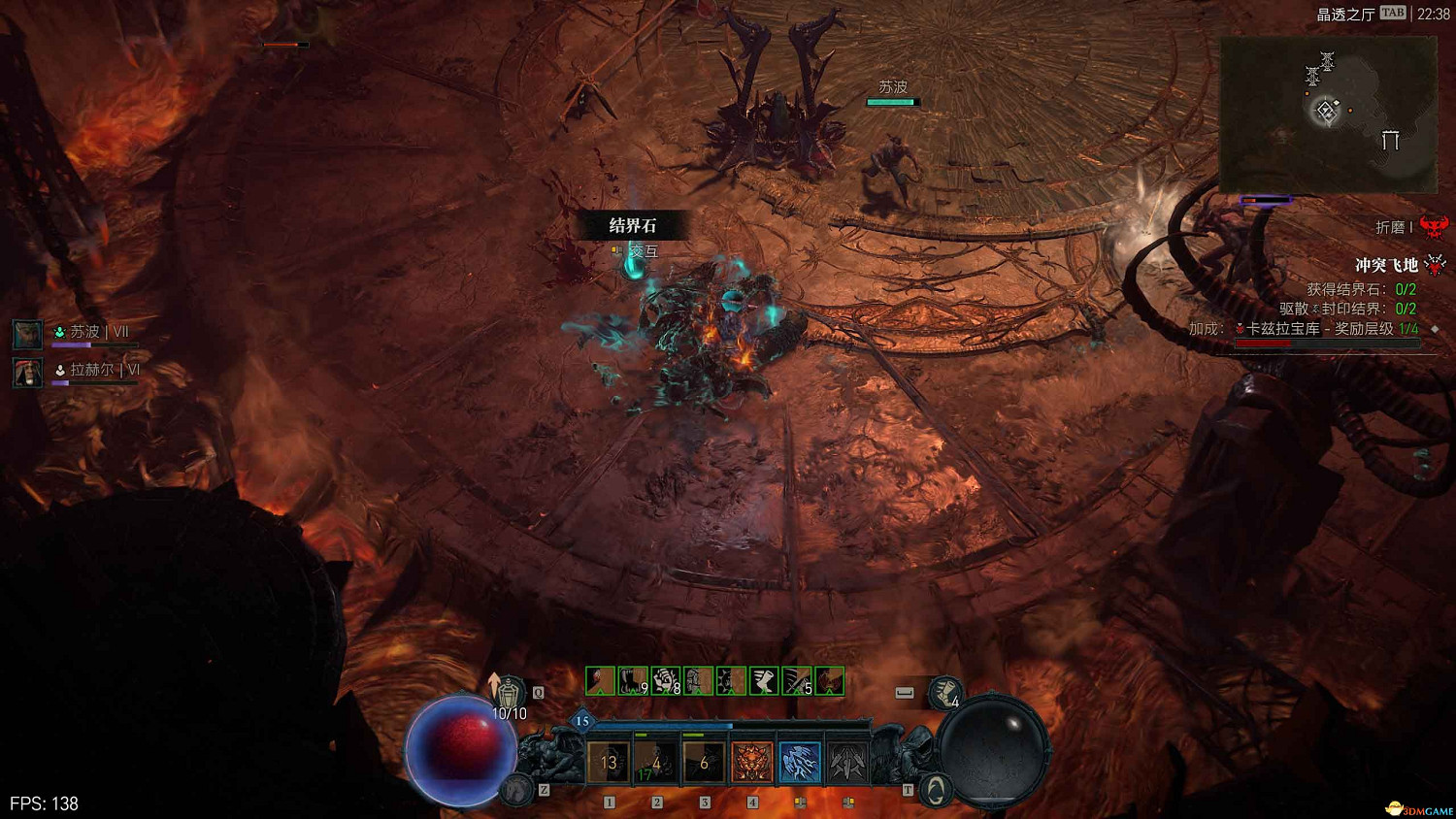Use the healing potion icon showing 10/10
The image size is (1456, 819).
pos(508,695)
